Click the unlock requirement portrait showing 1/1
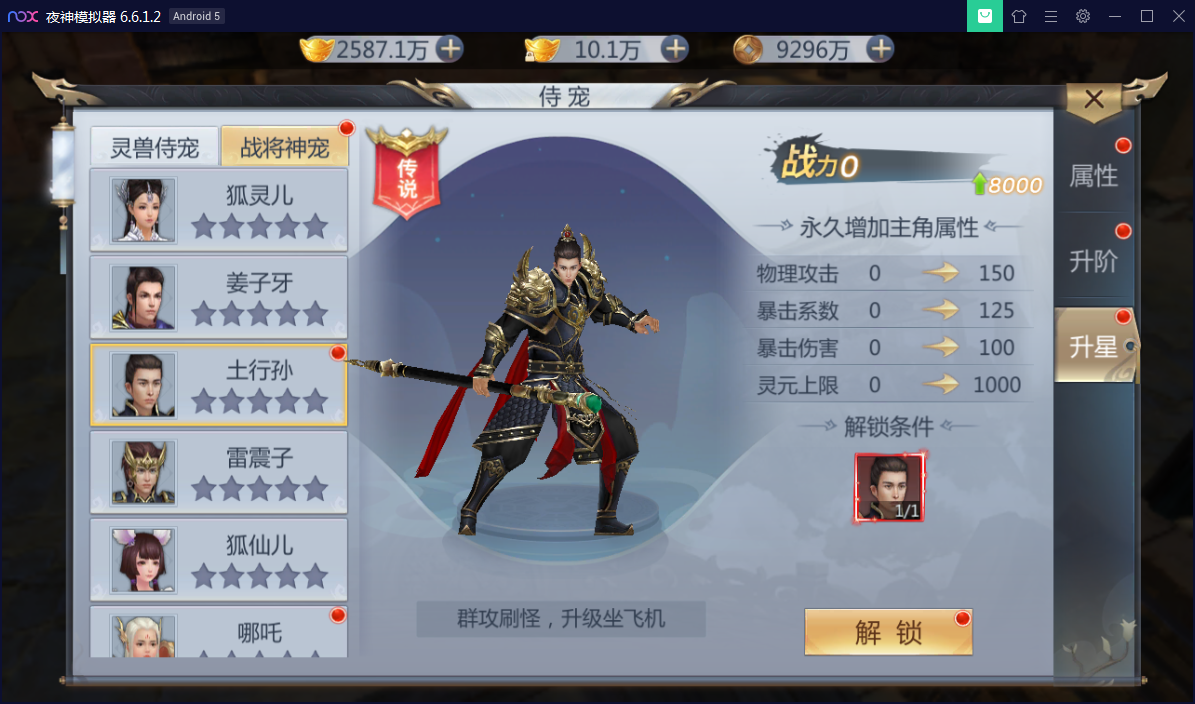This screenshot has height=704, width=1195. 889,488
